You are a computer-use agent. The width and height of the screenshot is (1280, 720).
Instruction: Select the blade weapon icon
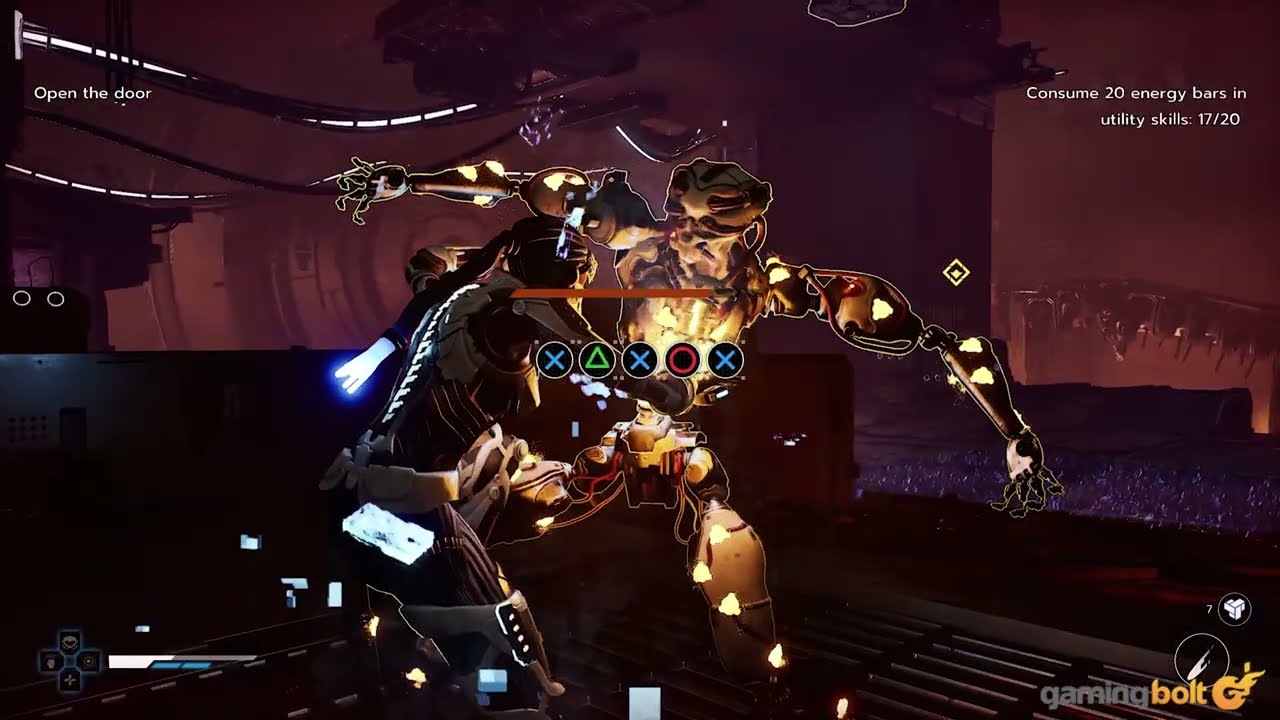(x=1197, y=657)
